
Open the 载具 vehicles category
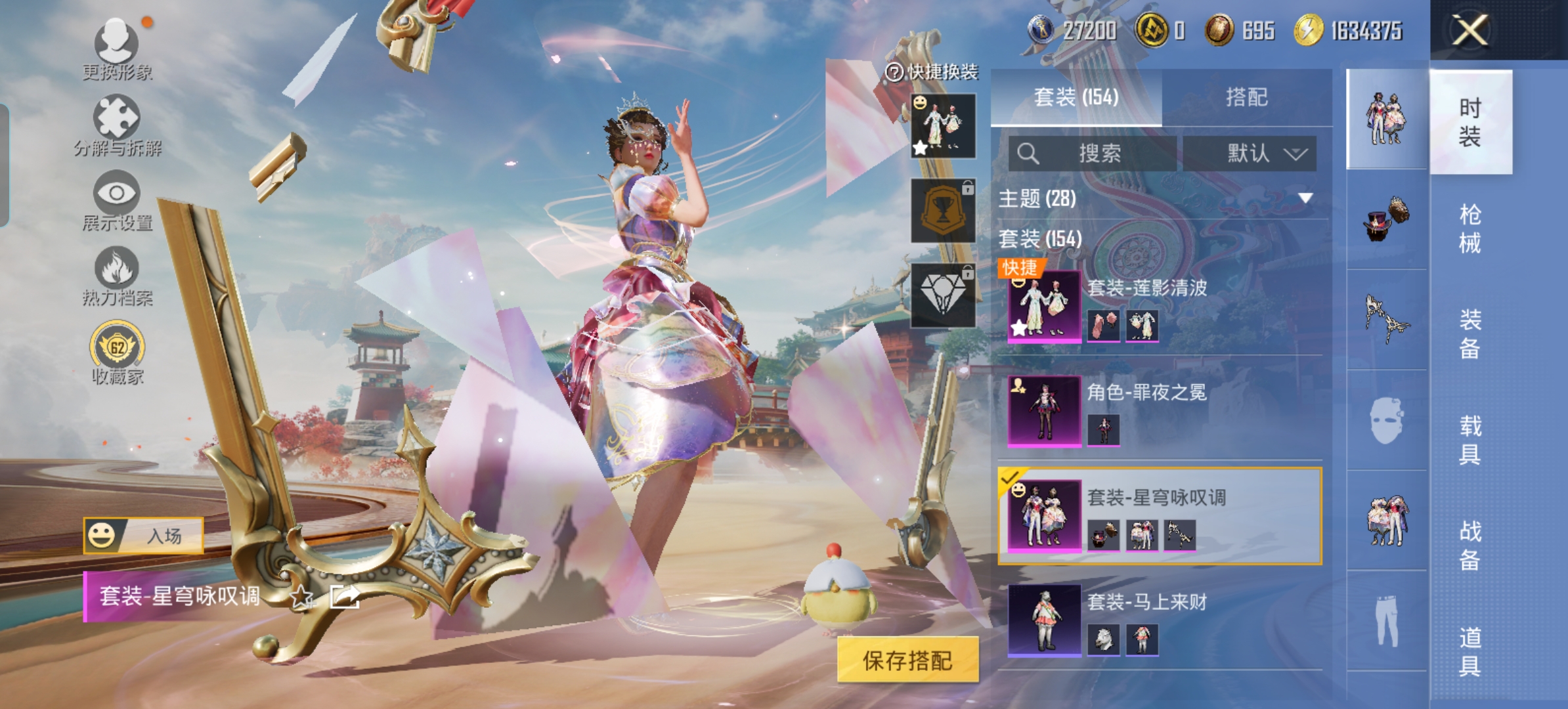(x=1470, y=440)
